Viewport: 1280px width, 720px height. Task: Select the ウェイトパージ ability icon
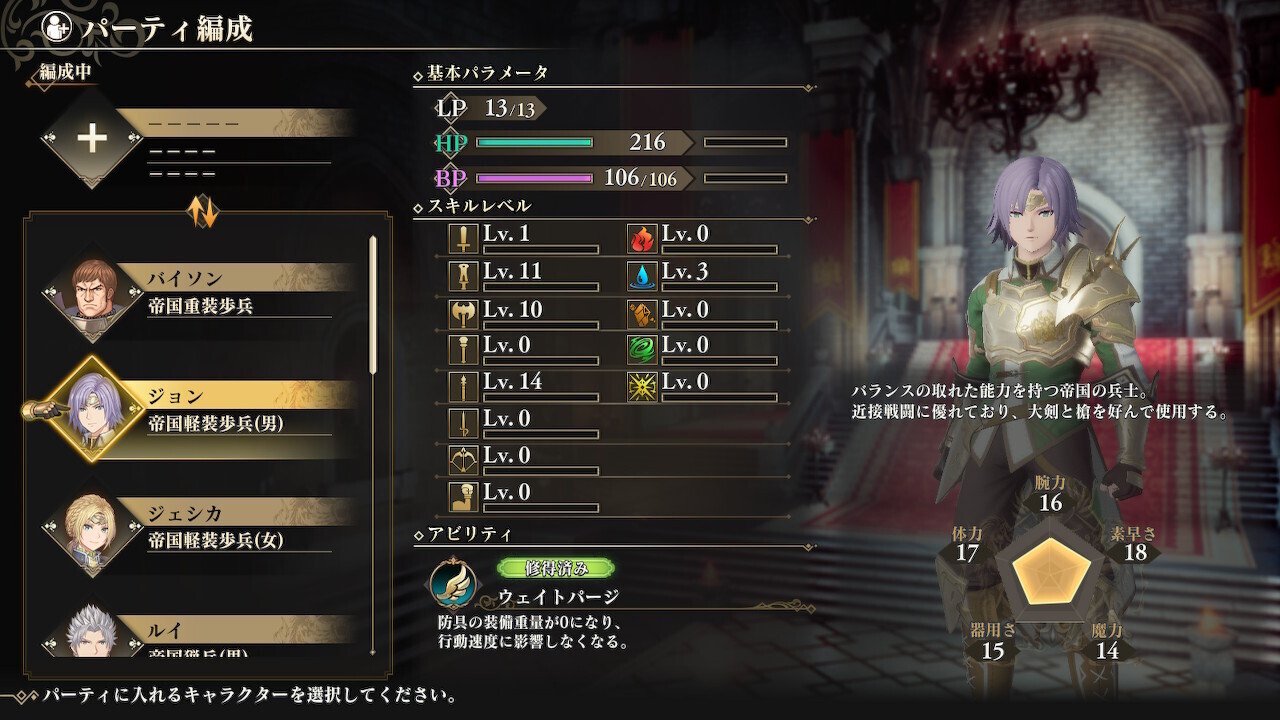452,584
